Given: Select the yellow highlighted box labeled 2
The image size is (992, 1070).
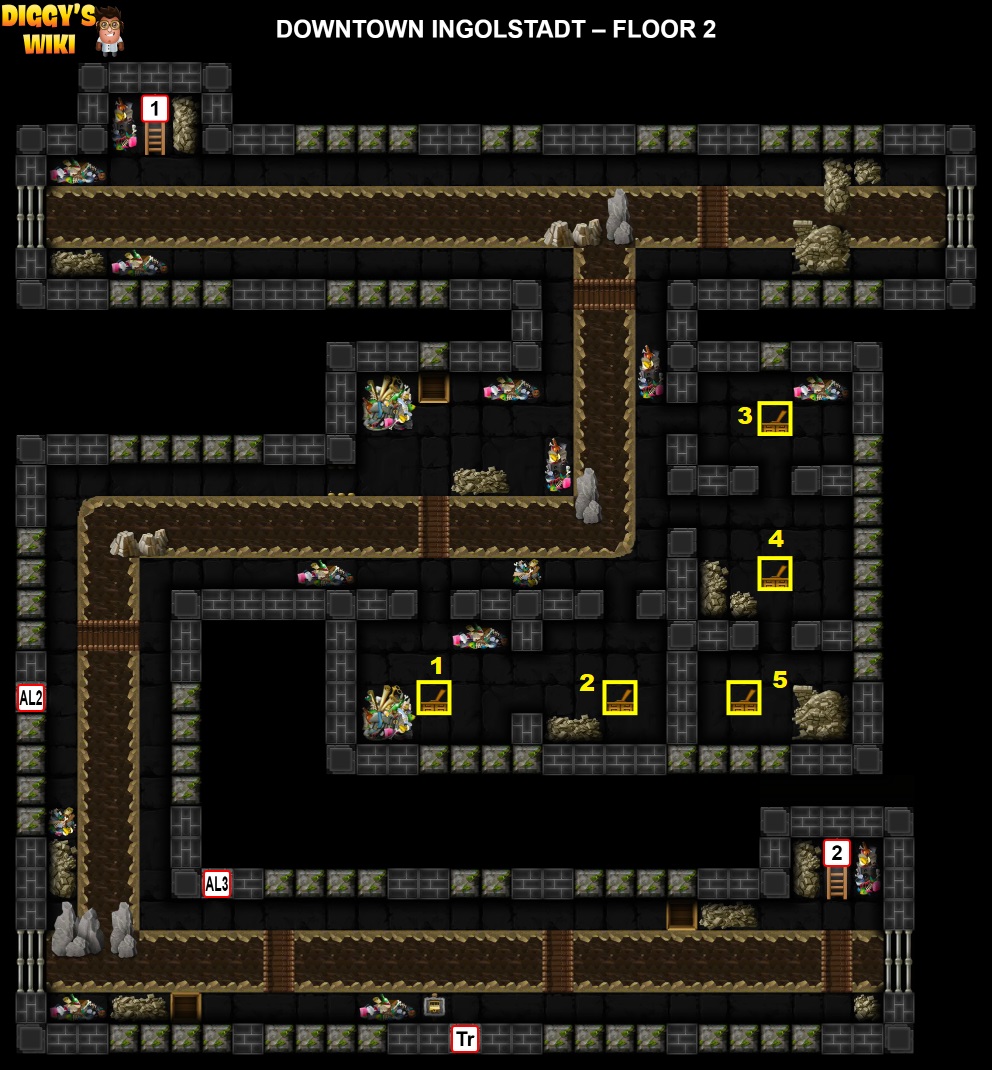Looking at the screenshot, I should (620, 697).
